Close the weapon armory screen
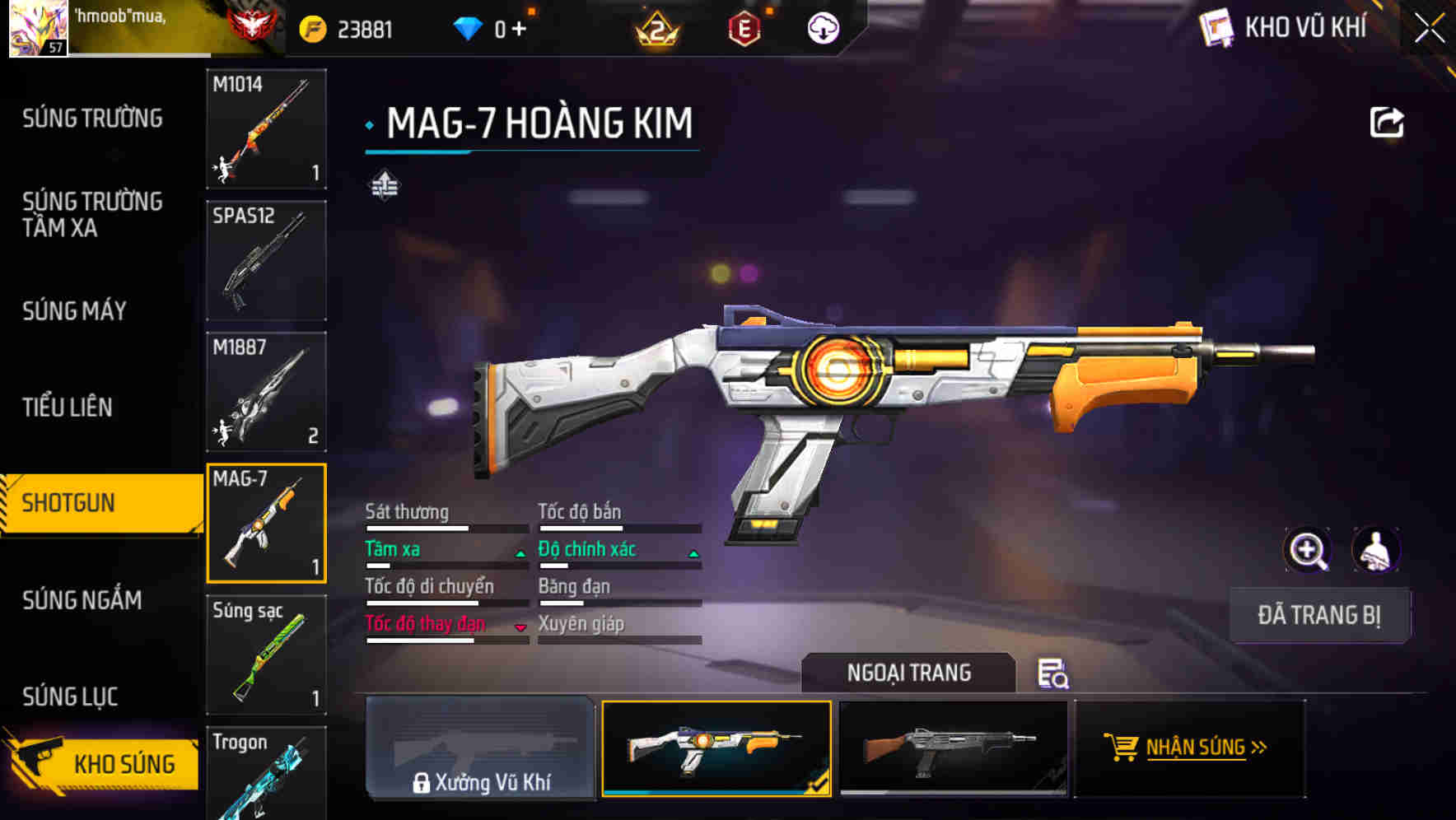 (x=1430, y=29)
